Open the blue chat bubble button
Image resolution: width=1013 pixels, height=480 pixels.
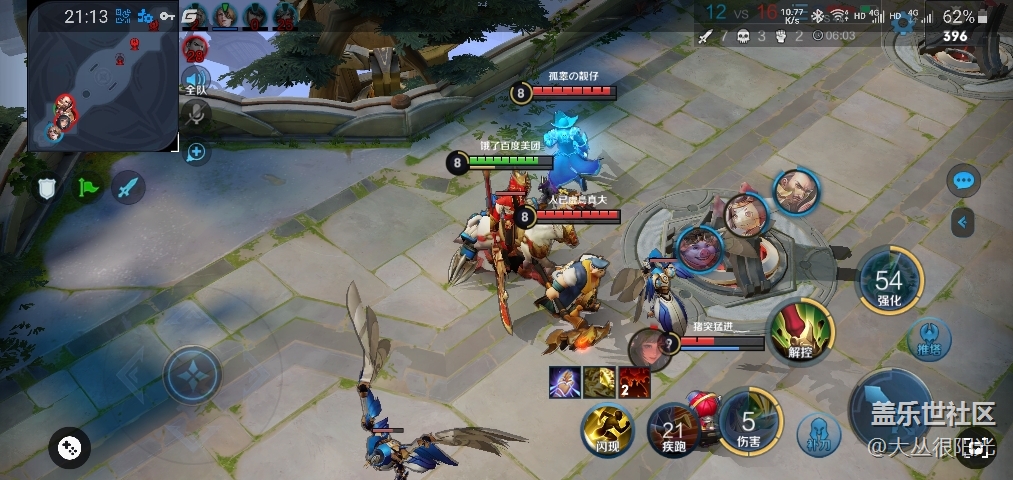963,181
